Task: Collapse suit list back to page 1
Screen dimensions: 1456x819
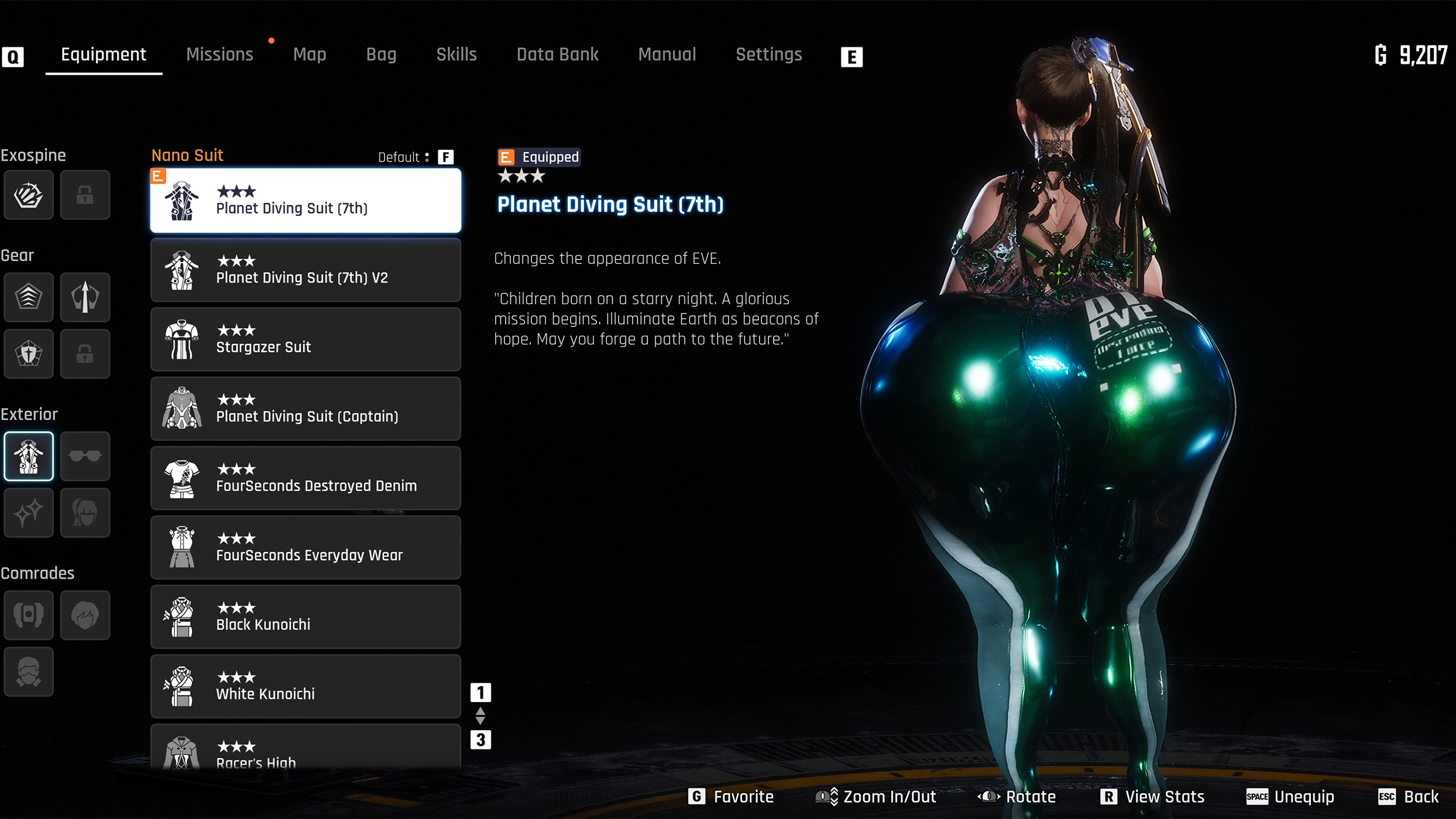Action: click(x=481, y=691)
